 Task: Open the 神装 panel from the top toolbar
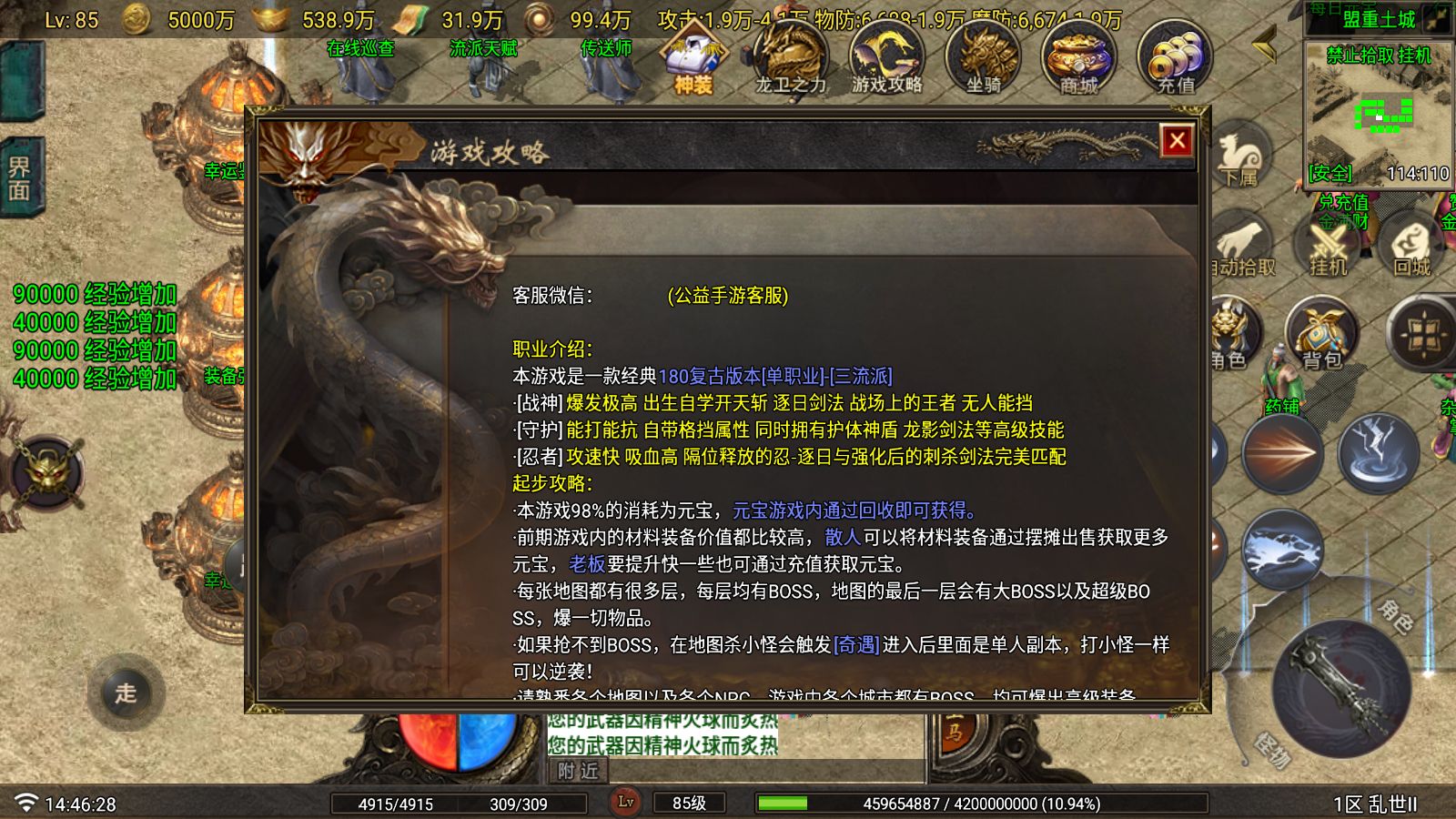pyautogui.click(x=693, y=56)
